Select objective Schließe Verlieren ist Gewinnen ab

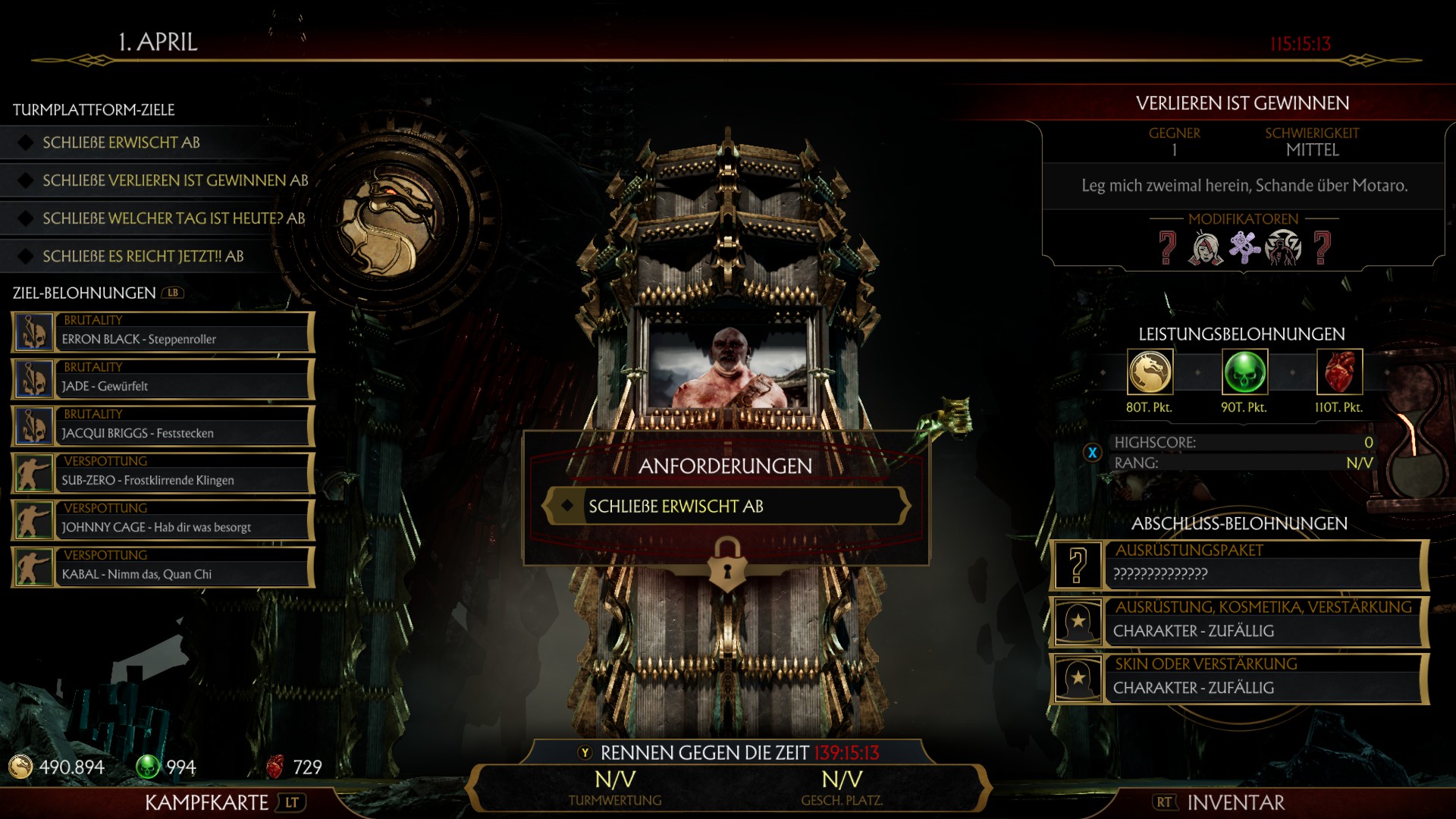(x=175, y=180)
